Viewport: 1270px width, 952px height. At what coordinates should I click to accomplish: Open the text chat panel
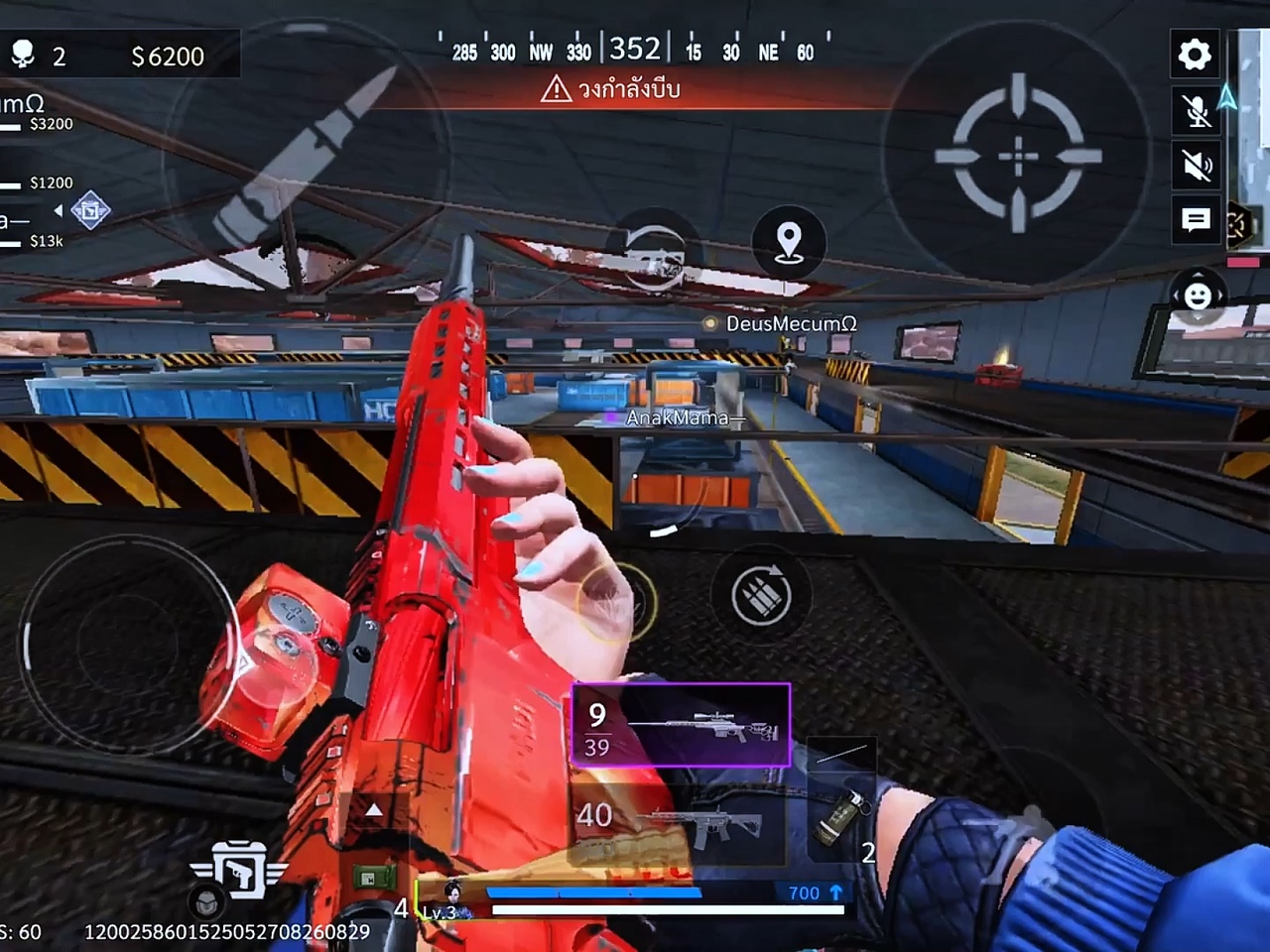[x=1196, y=219]
